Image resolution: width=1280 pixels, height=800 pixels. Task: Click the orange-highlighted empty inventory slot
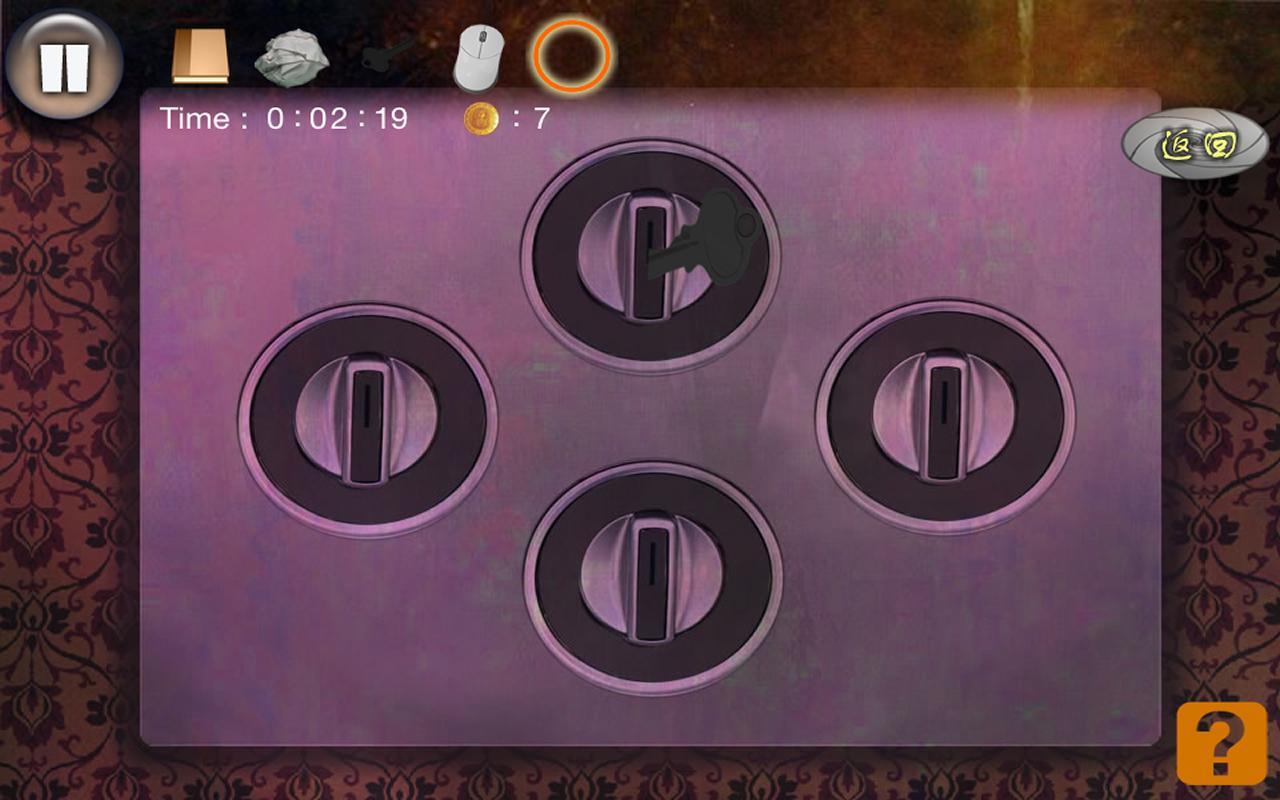(x=573, y=57)
